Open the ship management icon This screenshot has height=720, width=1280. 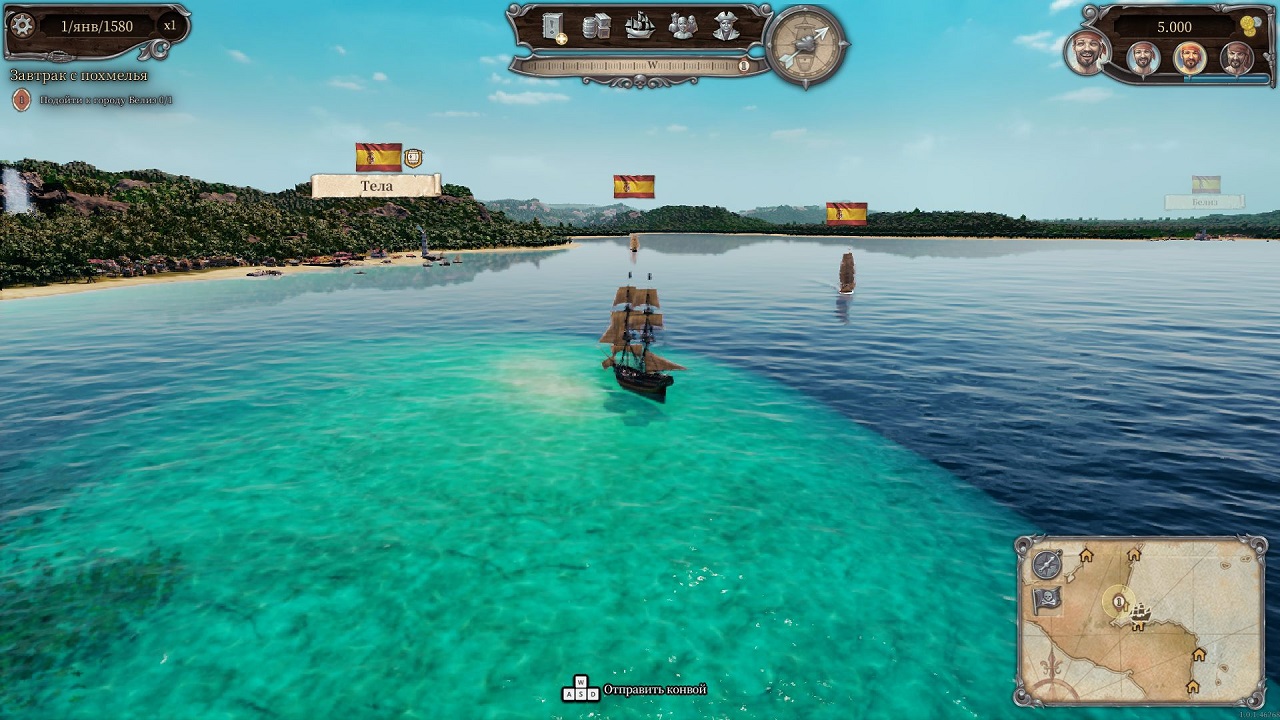pyautogui.click(x=641, y=27)
